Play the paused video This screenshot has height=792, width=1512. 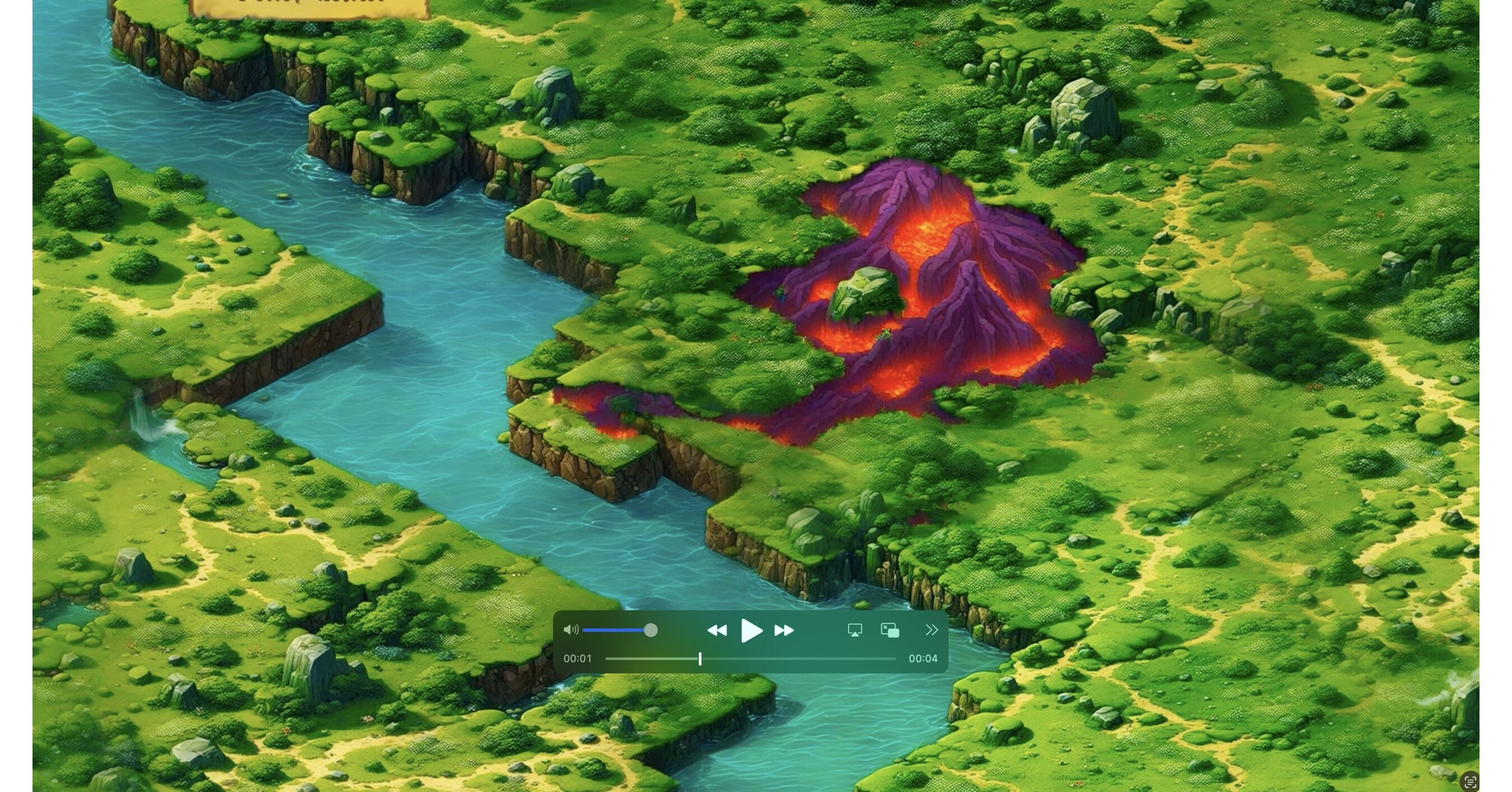click(751, 631)
